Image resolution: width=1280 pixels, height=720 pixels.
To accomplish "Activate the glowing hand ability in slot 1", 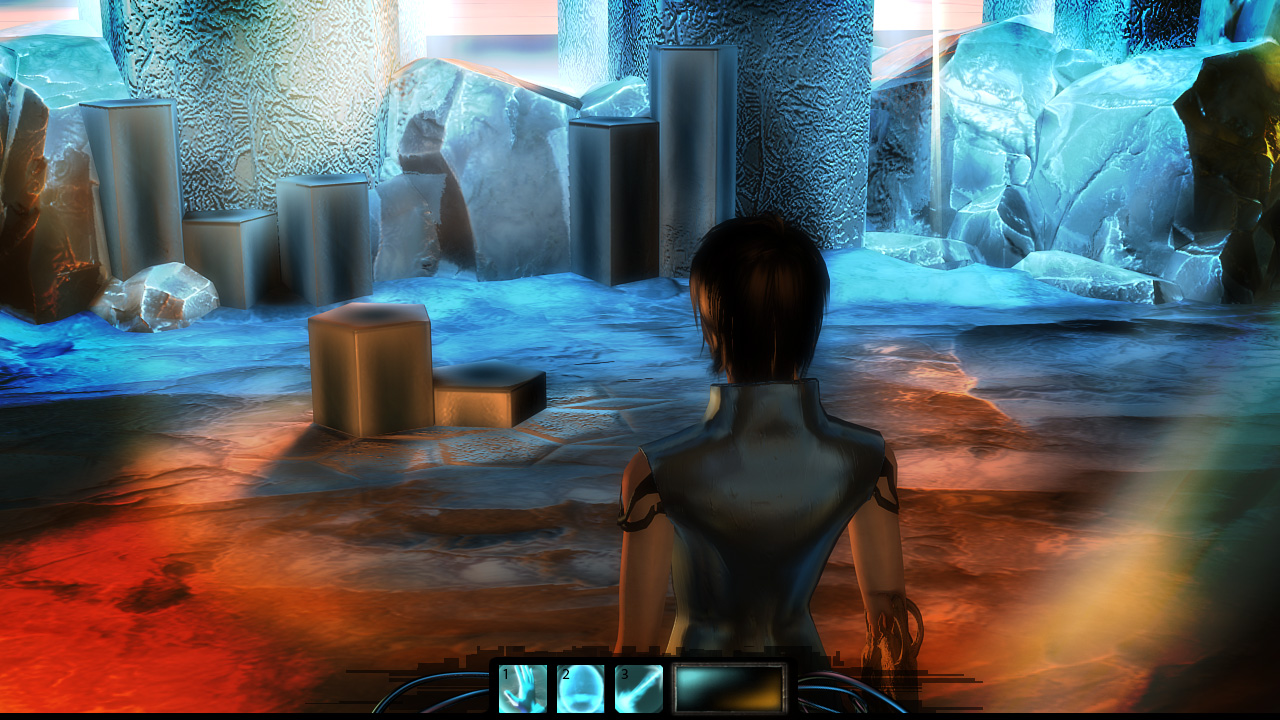I will [523, 689].
